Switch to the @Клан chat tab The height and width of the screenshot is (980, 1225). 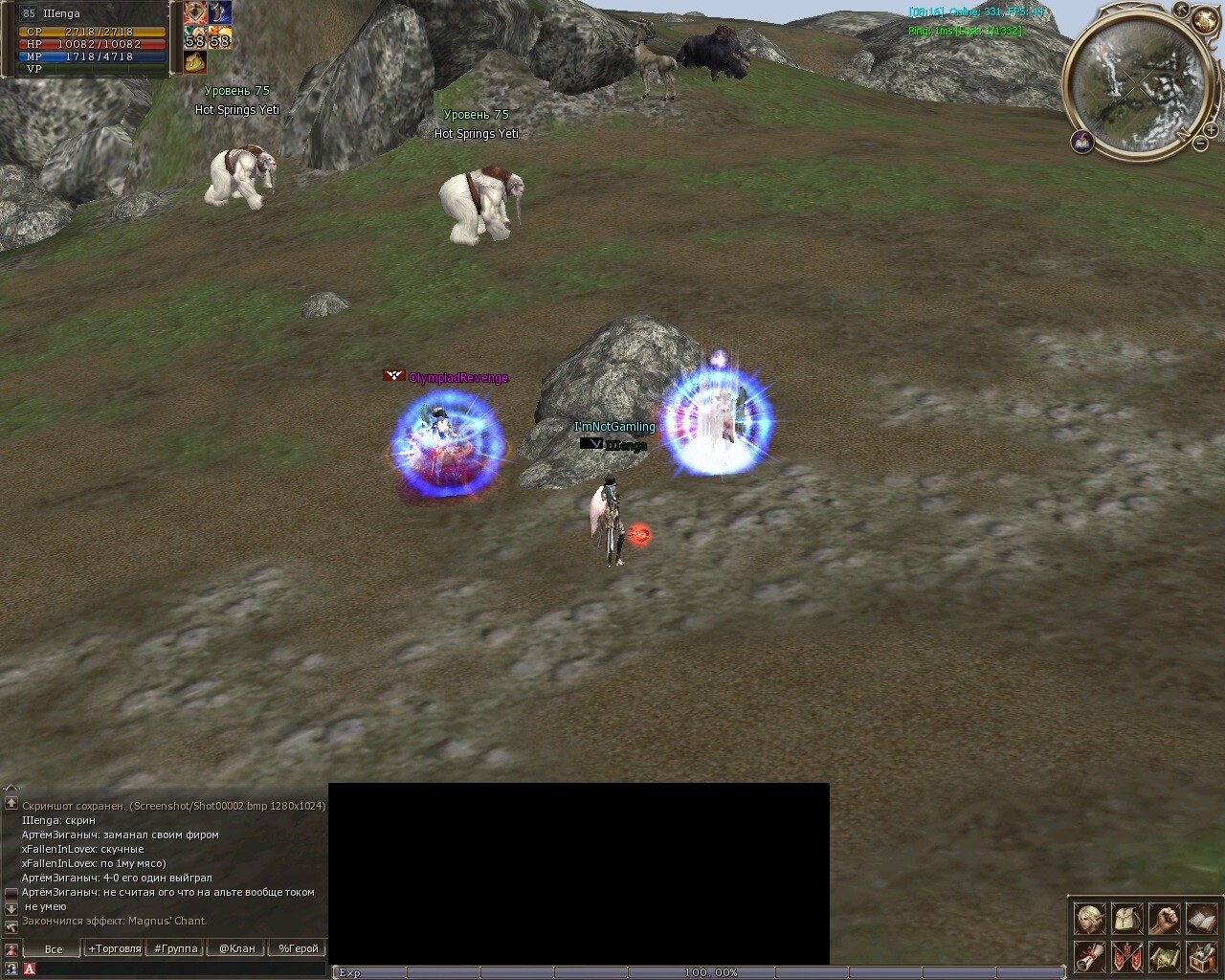(236, 949)
